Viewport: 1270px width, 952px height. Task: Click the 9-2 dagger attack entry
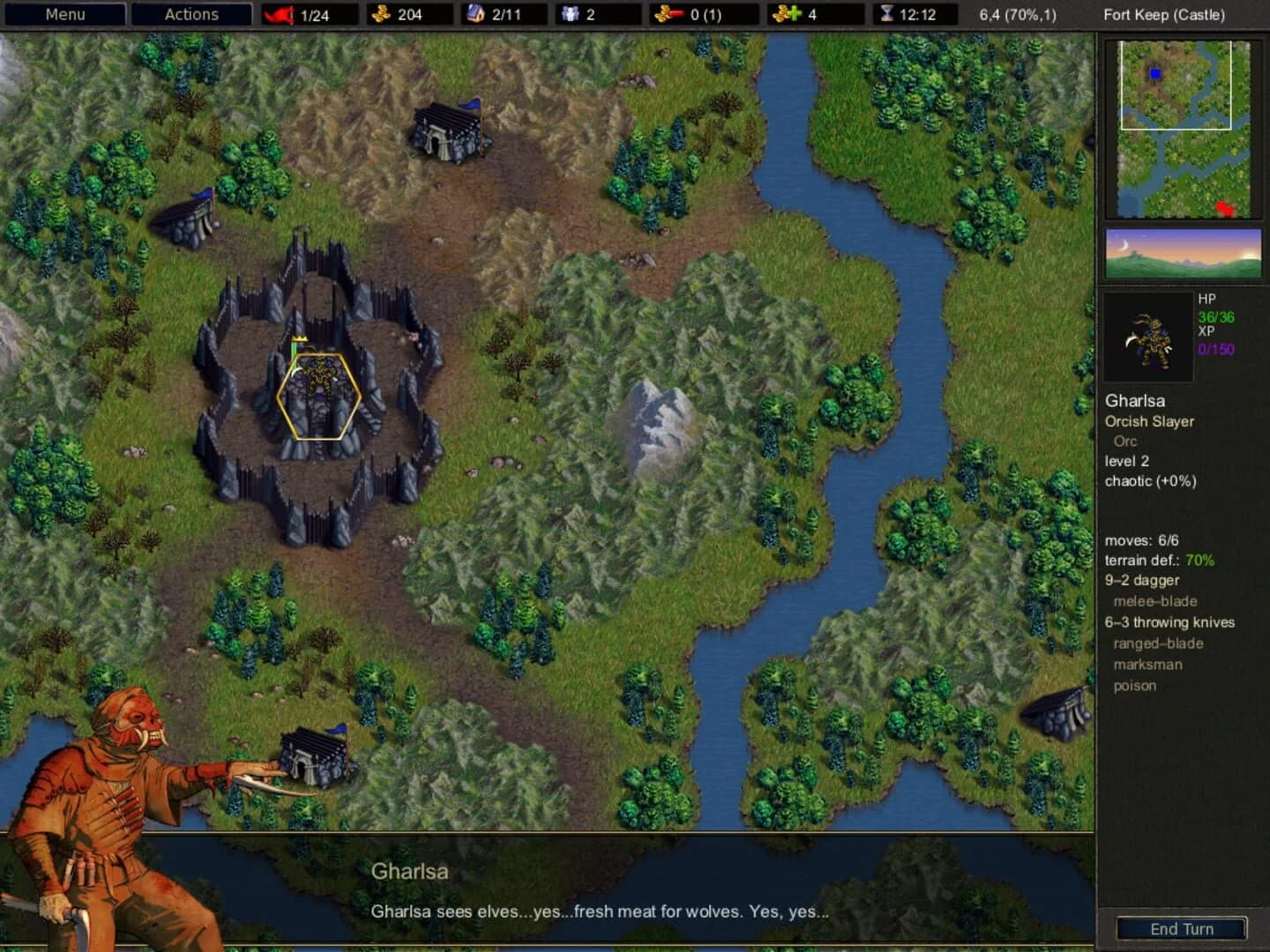point(1142,580)
